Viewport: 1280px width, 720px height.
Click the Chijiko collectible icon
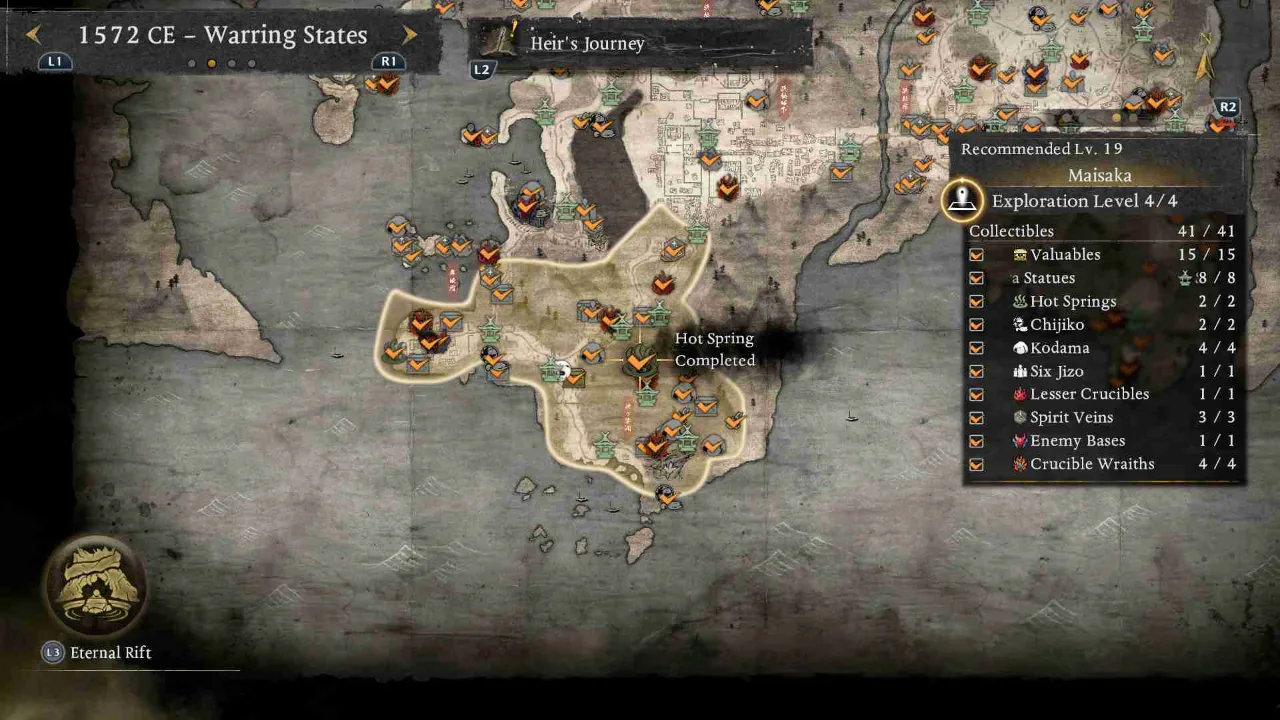point(1017,324)
